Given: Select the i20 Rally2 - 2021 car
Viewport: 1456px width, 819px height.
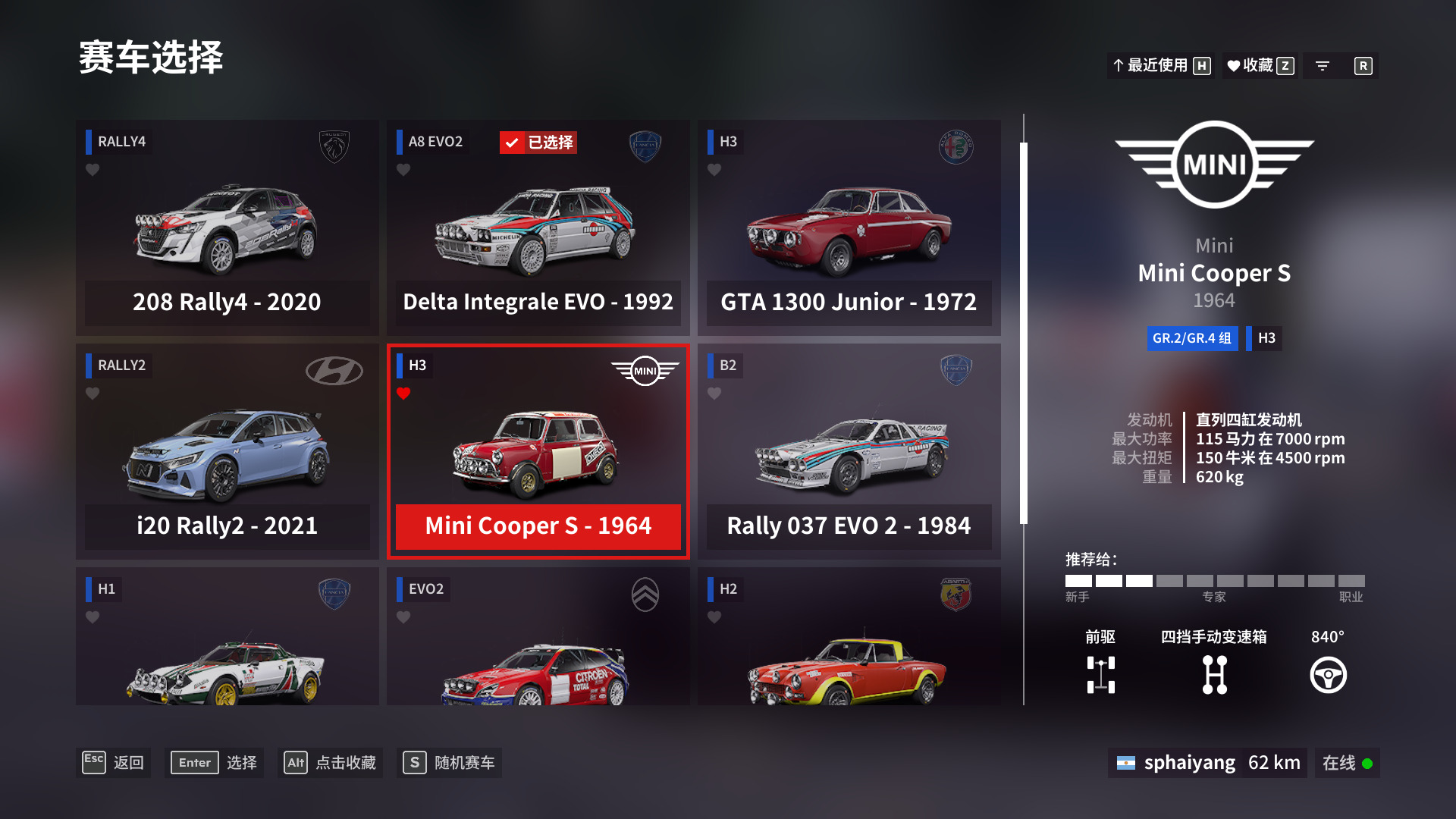Looking at the screenshot, I should (227, 451).
